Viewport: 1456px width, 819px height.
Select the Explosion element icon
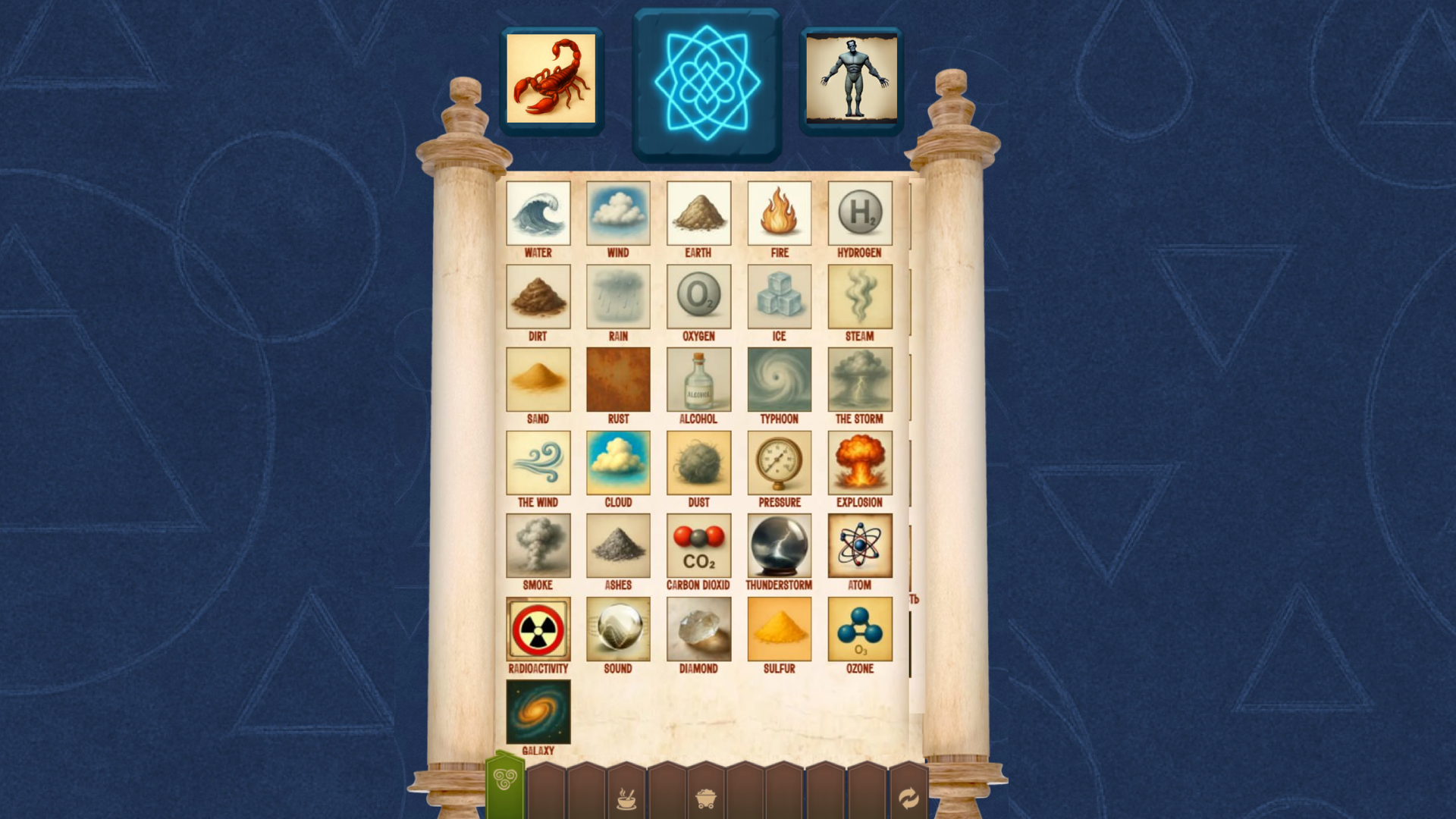pyautogui.click(x=859, y=463)
